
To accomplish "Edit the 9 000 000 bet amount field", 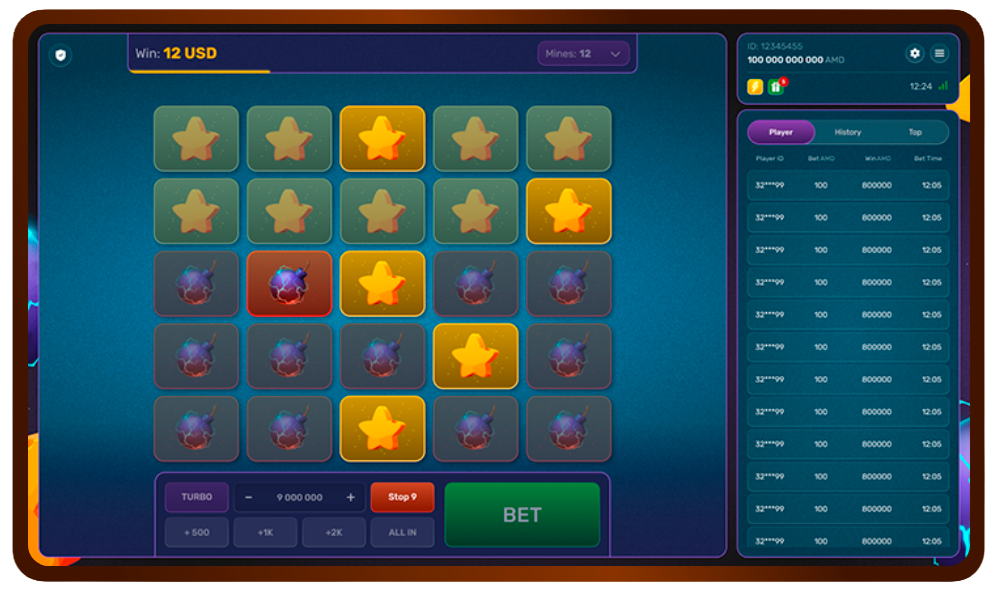I will pos(299,497).
